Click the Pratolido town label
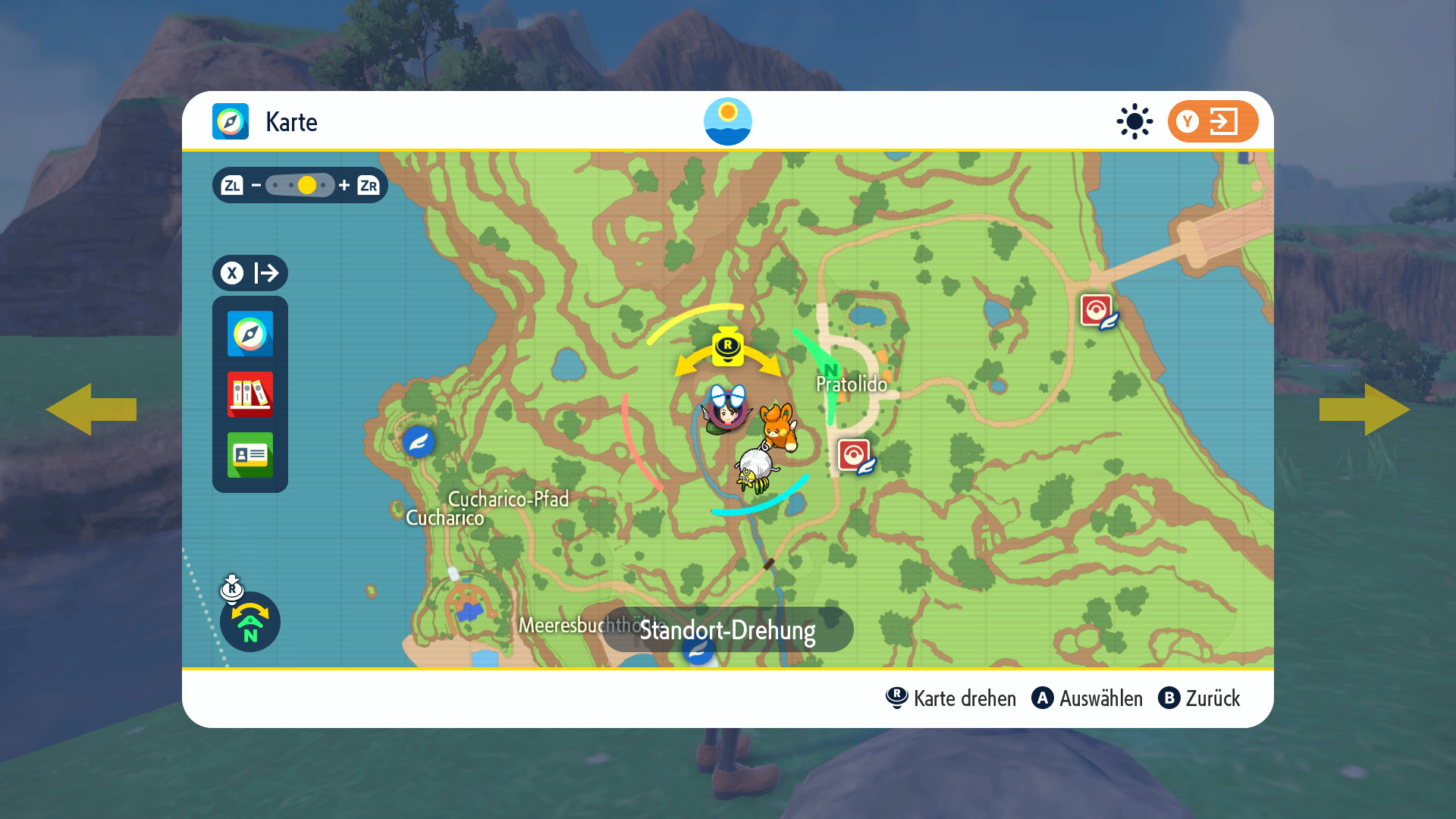Screen dimensions: 1456x819 (x=851, y=384)
